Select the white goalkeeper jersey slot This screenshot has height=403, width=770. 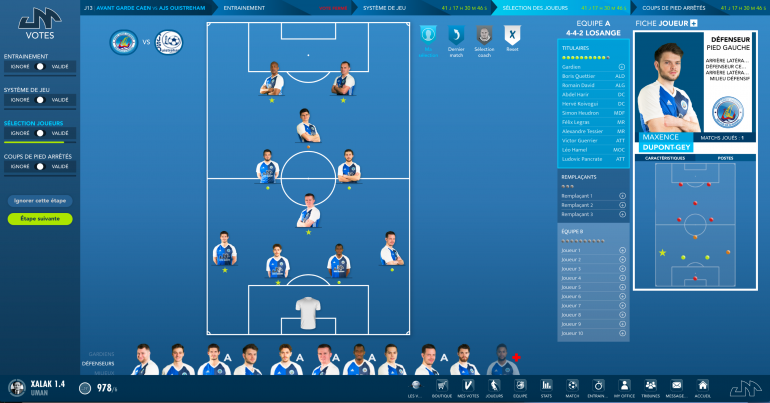tap(308, 312)
